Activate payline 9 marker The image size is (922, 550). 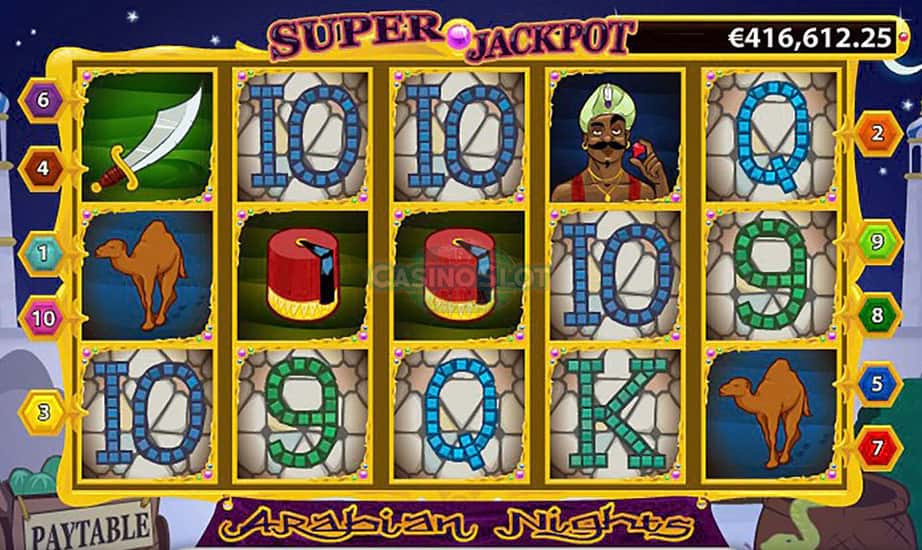coord(877,241)
